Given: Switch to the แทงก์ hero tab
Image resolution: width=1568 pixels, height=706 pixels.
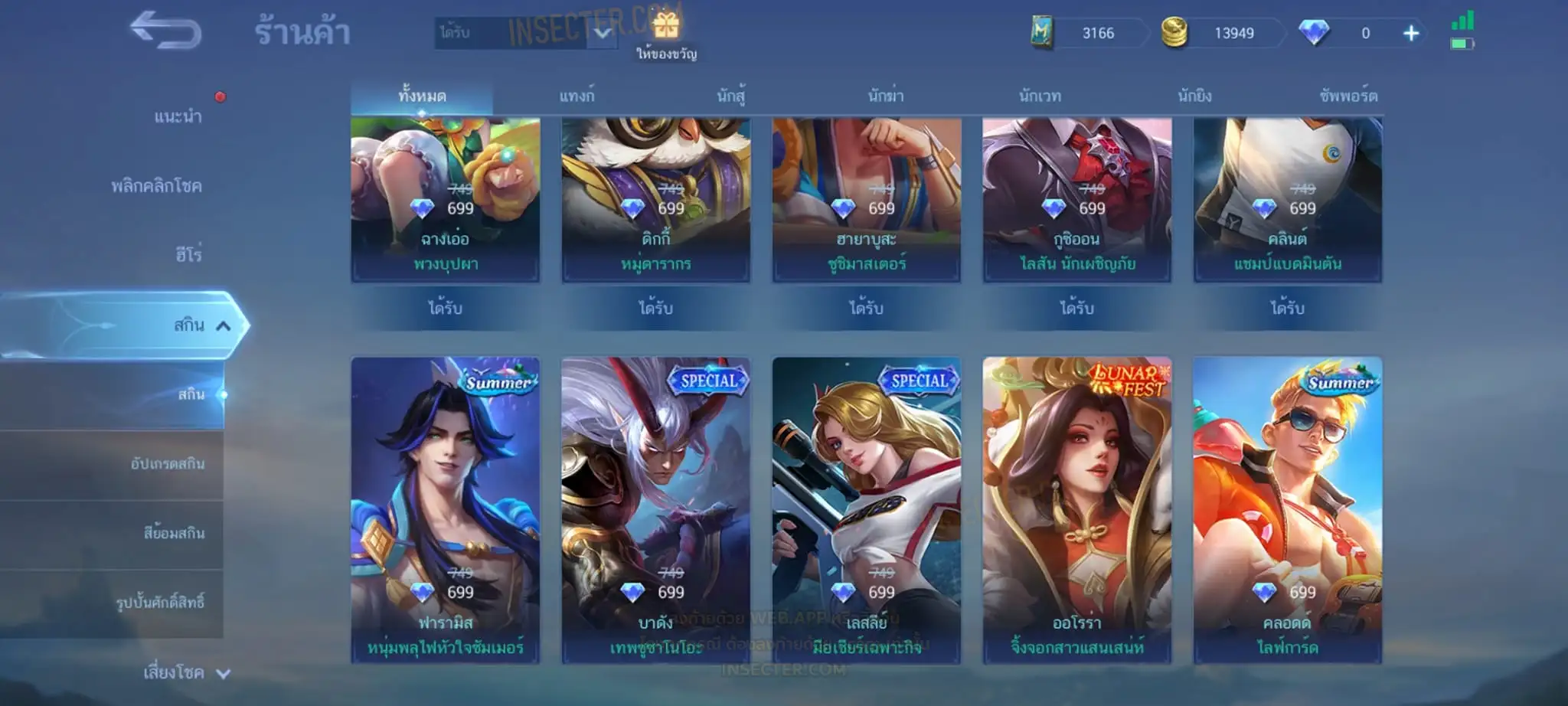Looking at the screenshot, I should pyautogui.click(x=577, y=96).
